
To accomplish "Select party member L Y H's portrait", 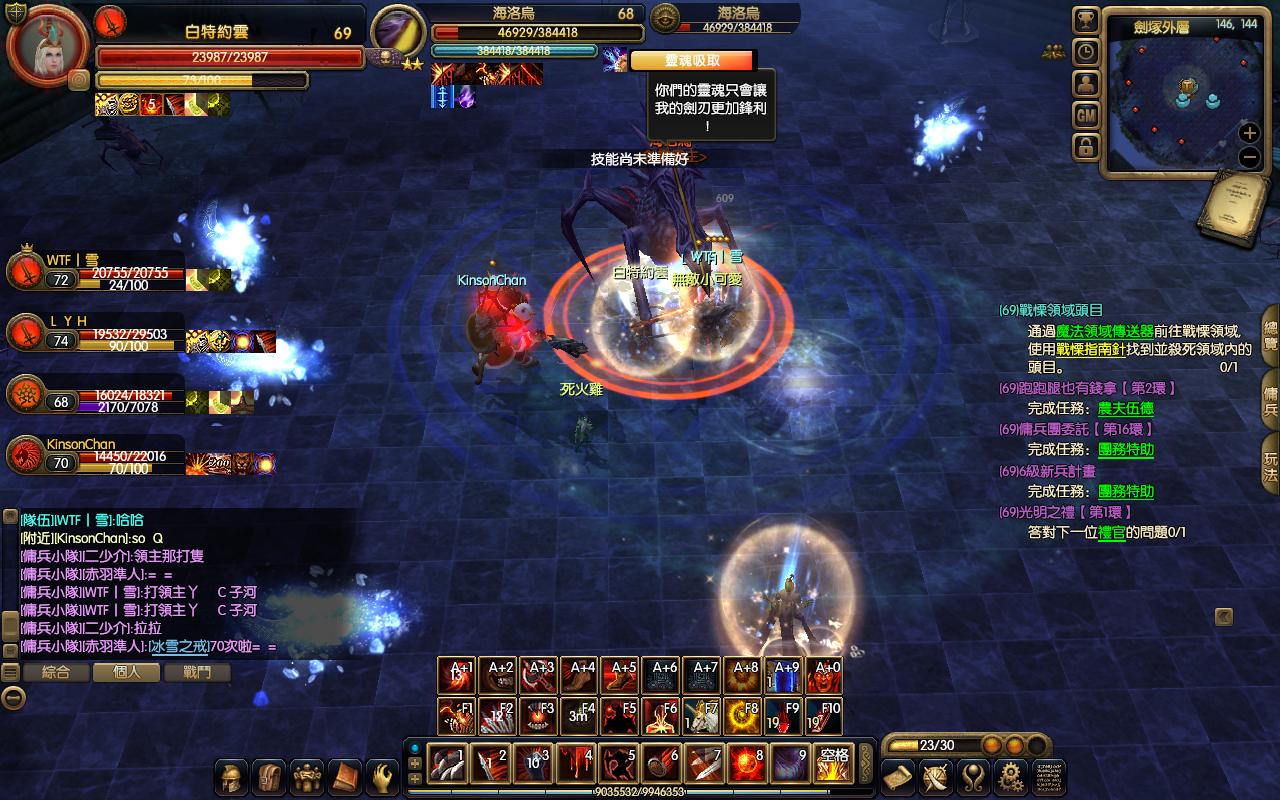I will [26, 331].
